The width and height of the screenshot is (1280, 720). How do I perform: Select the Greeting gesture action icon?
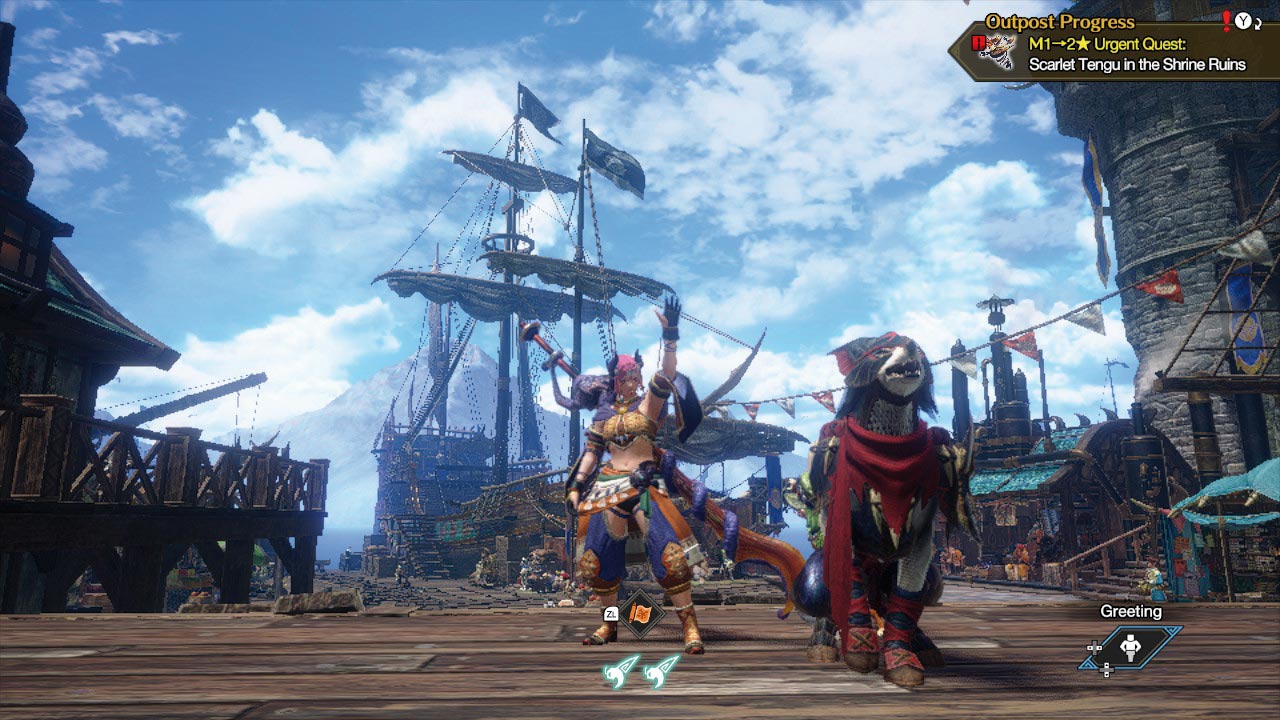click(1131, 647)
